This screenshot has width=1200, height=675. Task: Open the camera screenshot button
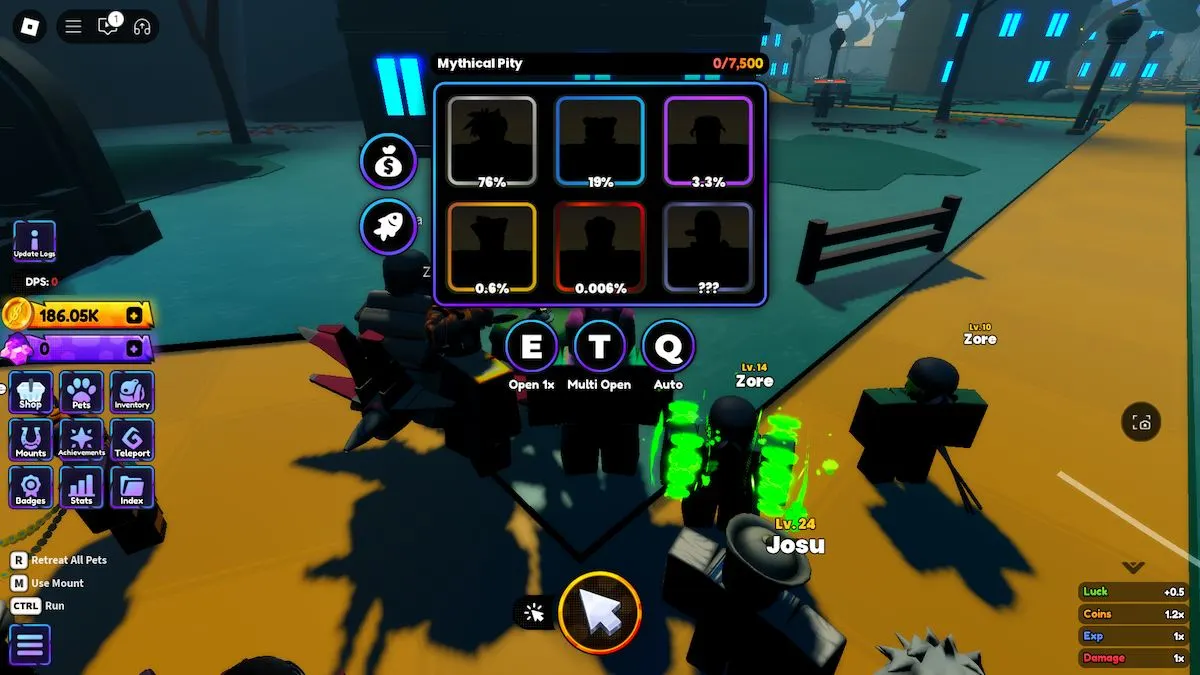1142,423
